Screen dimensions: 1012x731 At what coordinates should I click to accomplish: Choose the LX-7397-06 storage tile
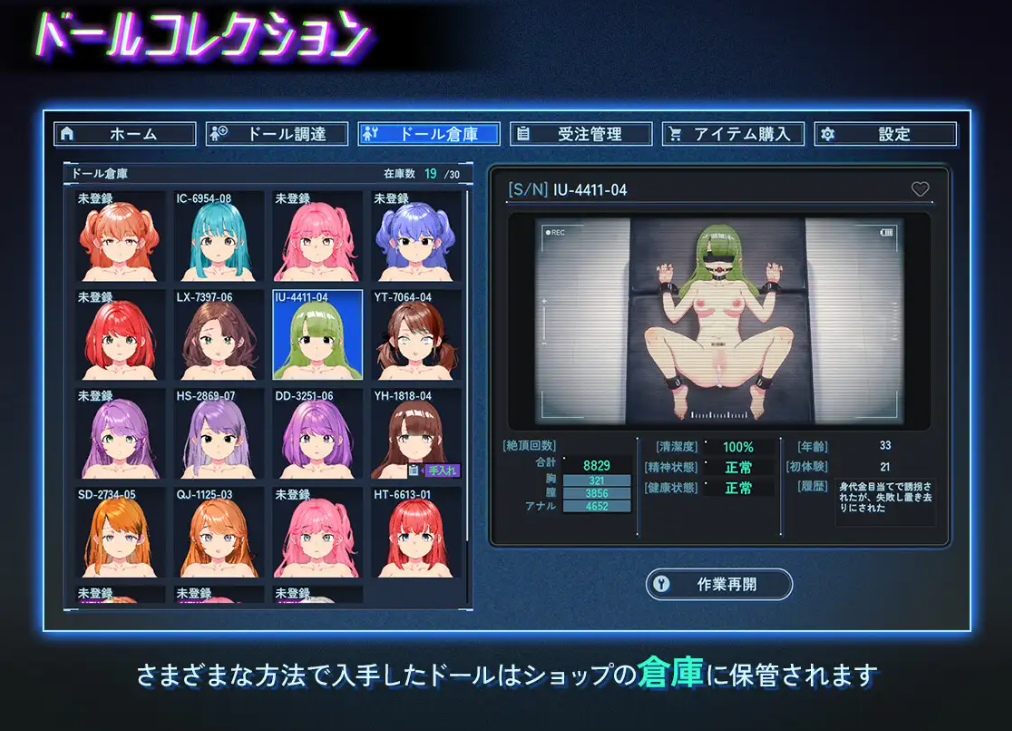pos(218,336)
